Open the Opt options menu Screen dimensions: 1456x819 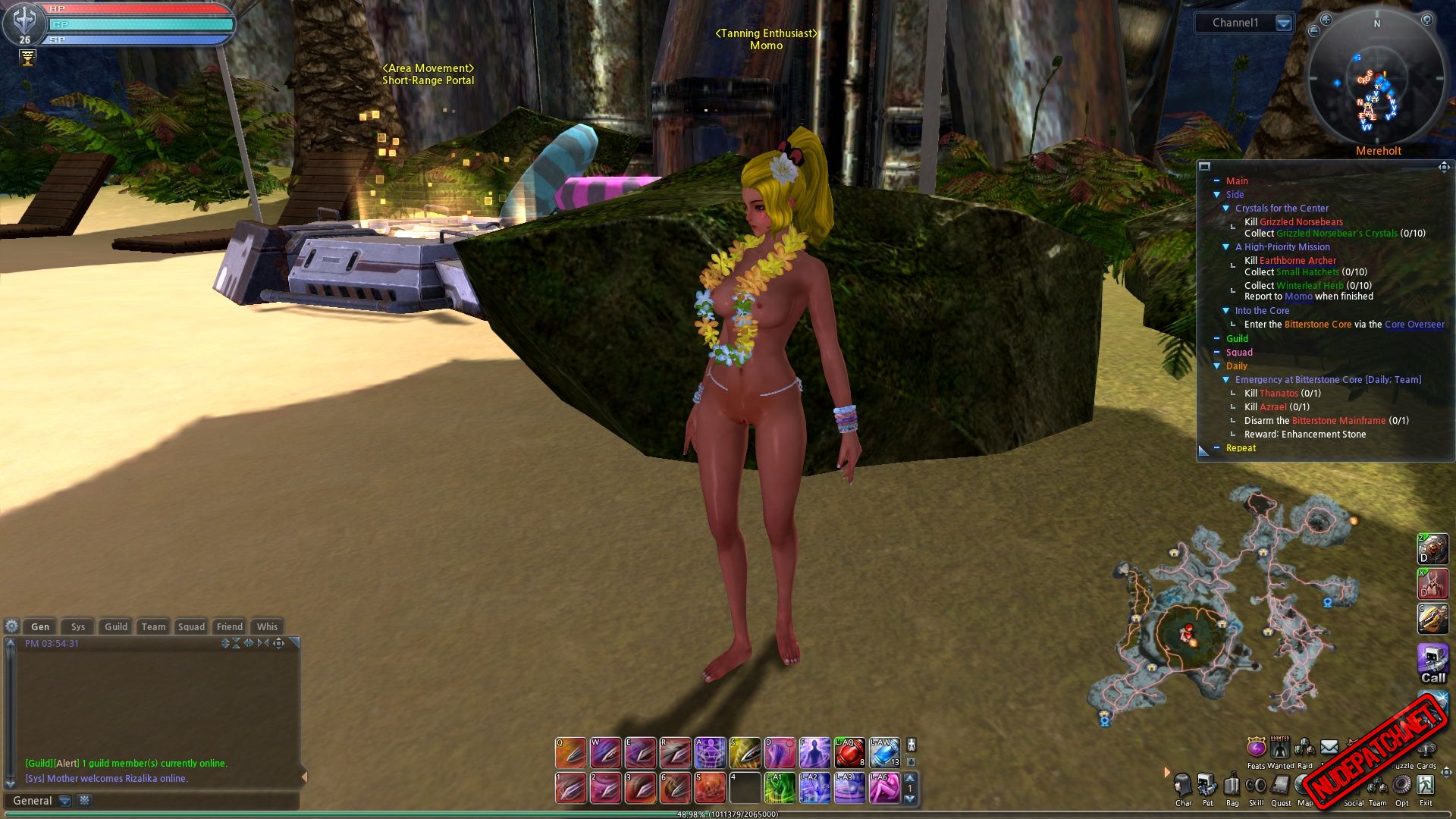(x=1402, y=786)
